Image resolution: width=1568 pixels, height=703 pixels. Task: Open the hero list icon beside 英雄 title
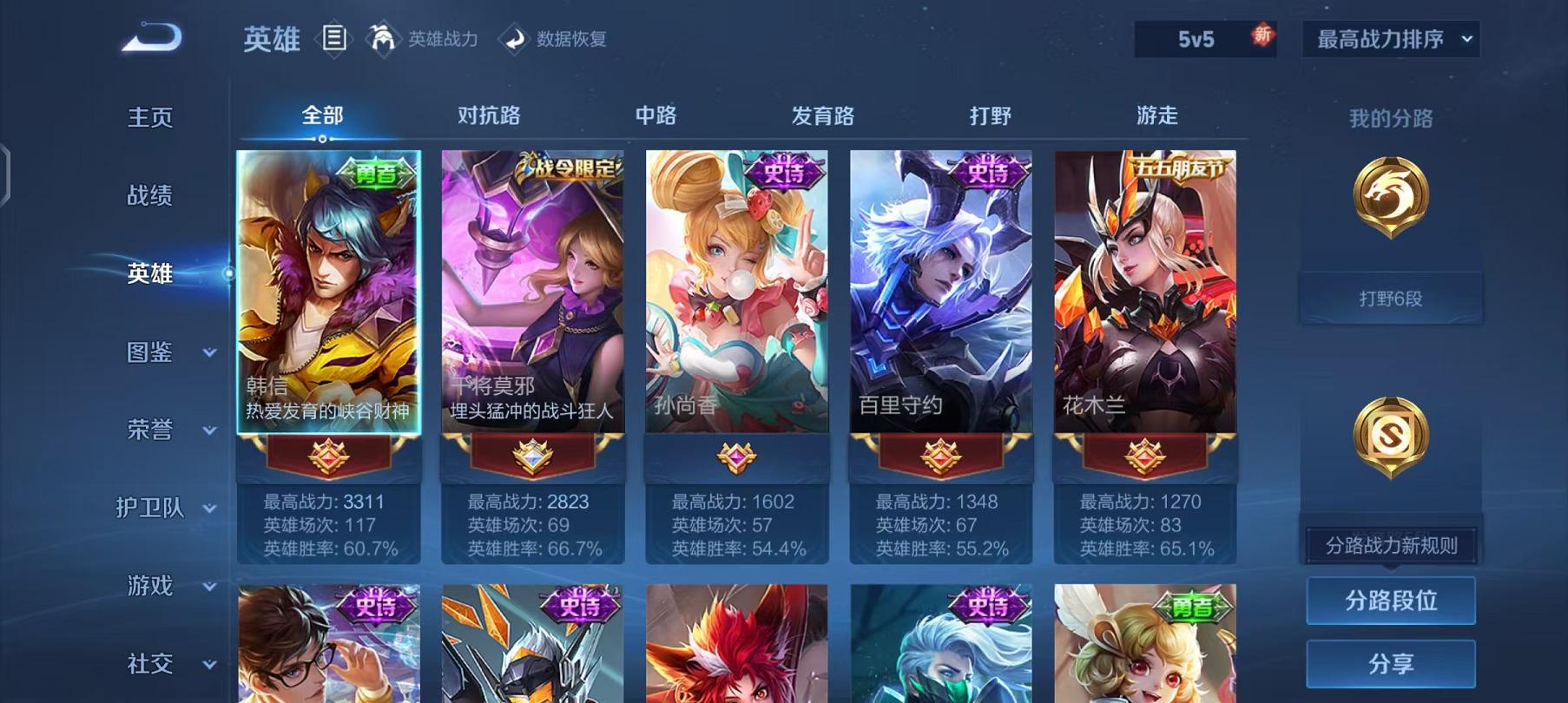[333, 38]
